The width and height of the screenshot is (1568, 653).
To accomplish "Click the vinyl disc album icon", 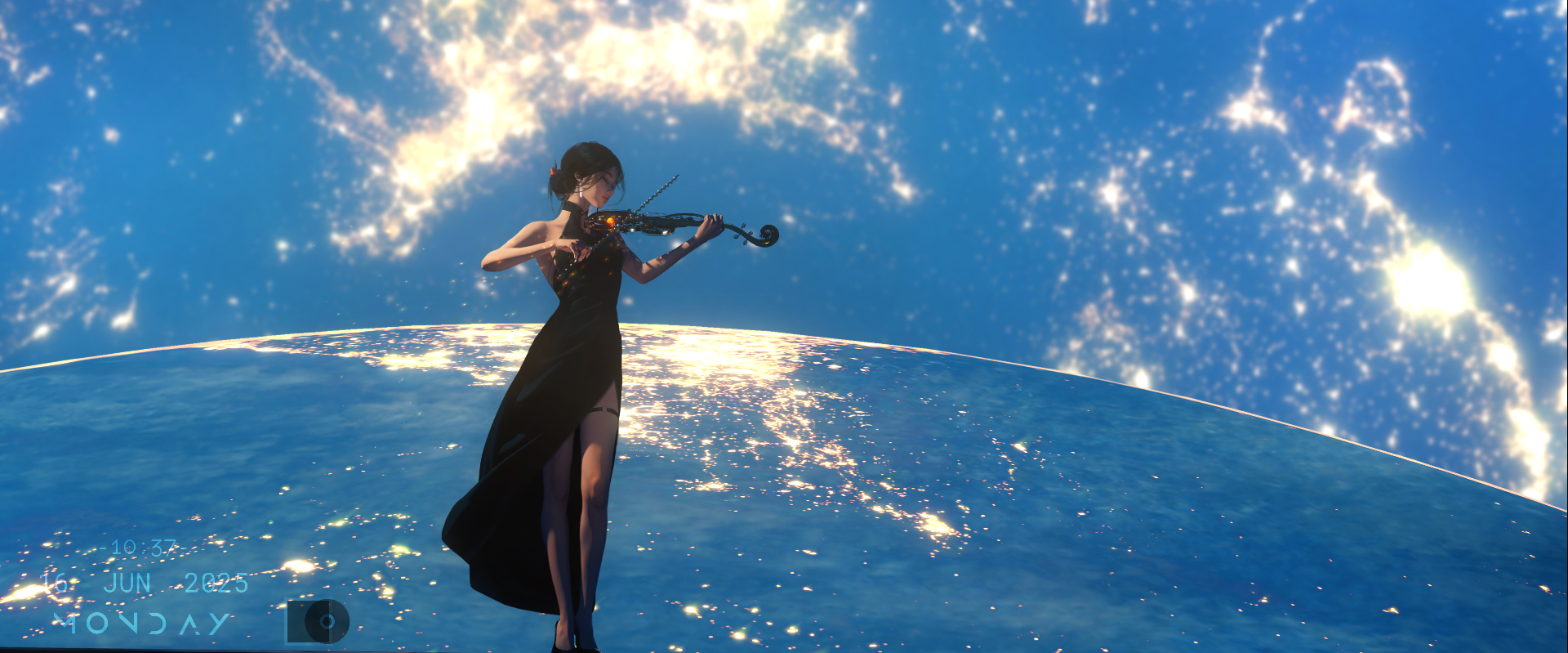I will [x=318, y=622].
